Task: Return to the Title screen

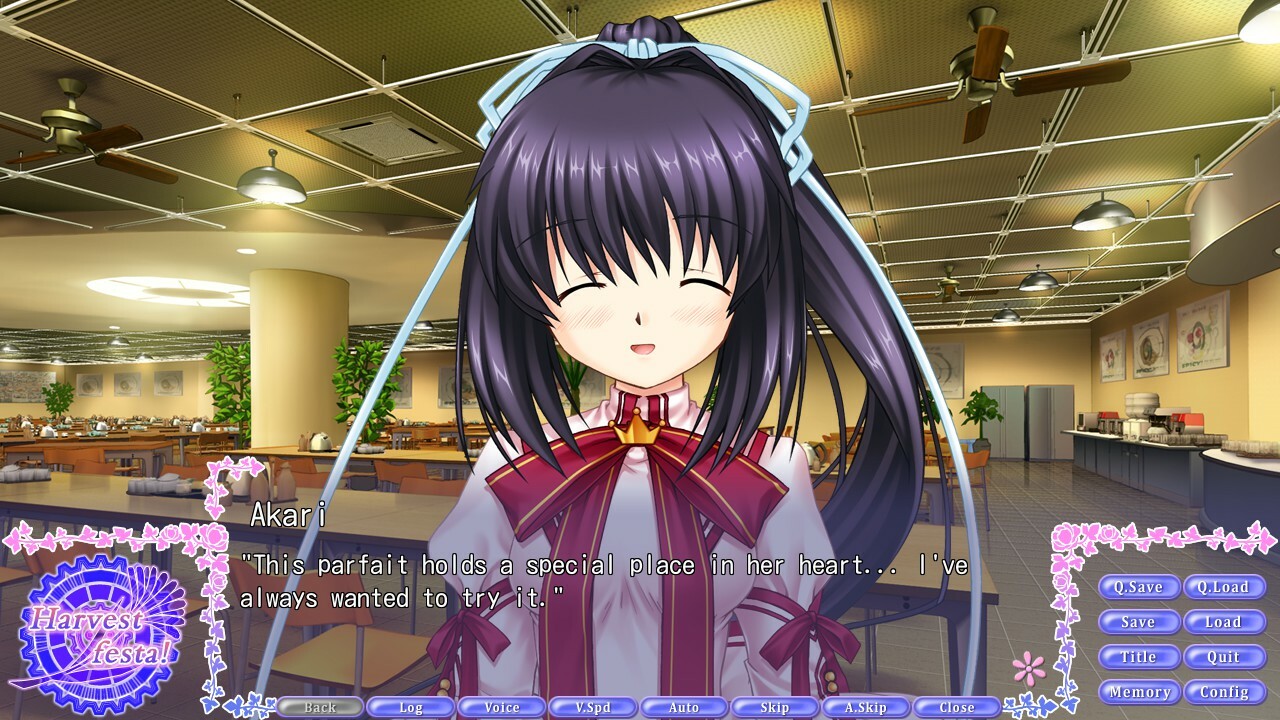Action: pos(1141,657)
